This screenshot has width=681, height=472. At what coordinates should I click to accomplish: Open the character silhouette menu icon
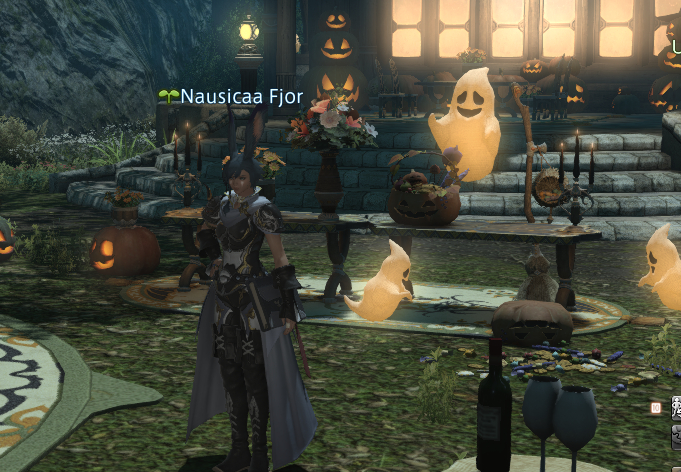click(x=676, y=407)
